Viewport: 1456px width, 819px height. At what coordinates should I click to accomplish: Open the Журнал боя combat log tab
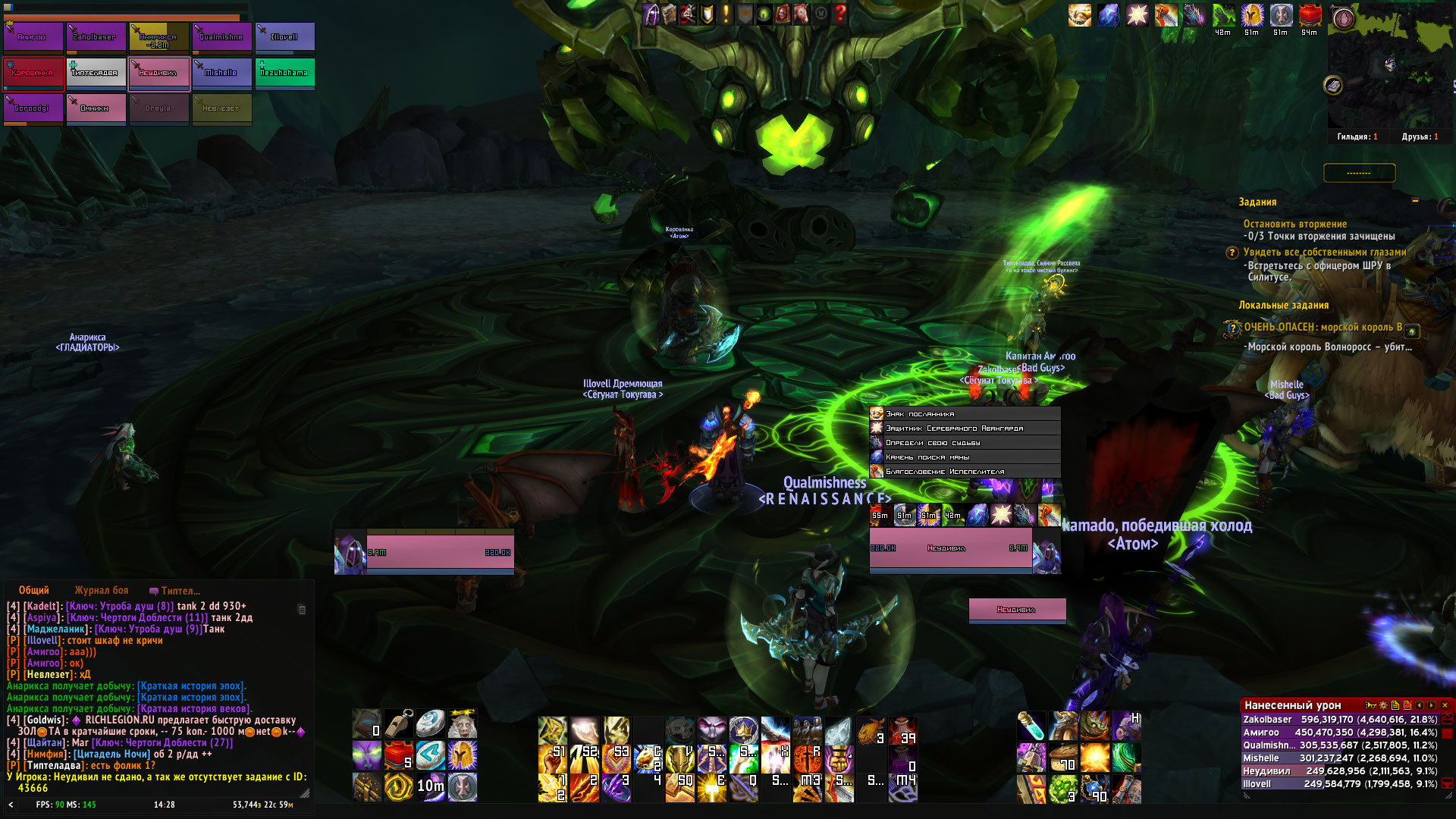click(x=102, y=591)
